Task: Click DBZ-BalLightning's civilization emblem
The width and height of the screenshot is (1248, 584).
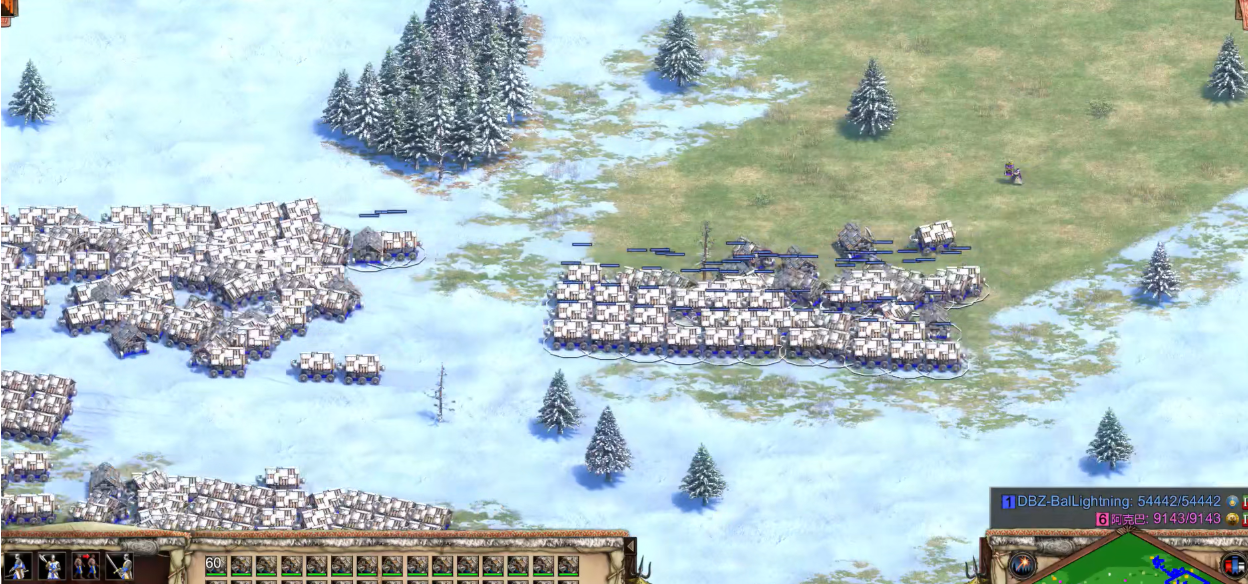Action: pyautogui.click(x=1233, y=501)
